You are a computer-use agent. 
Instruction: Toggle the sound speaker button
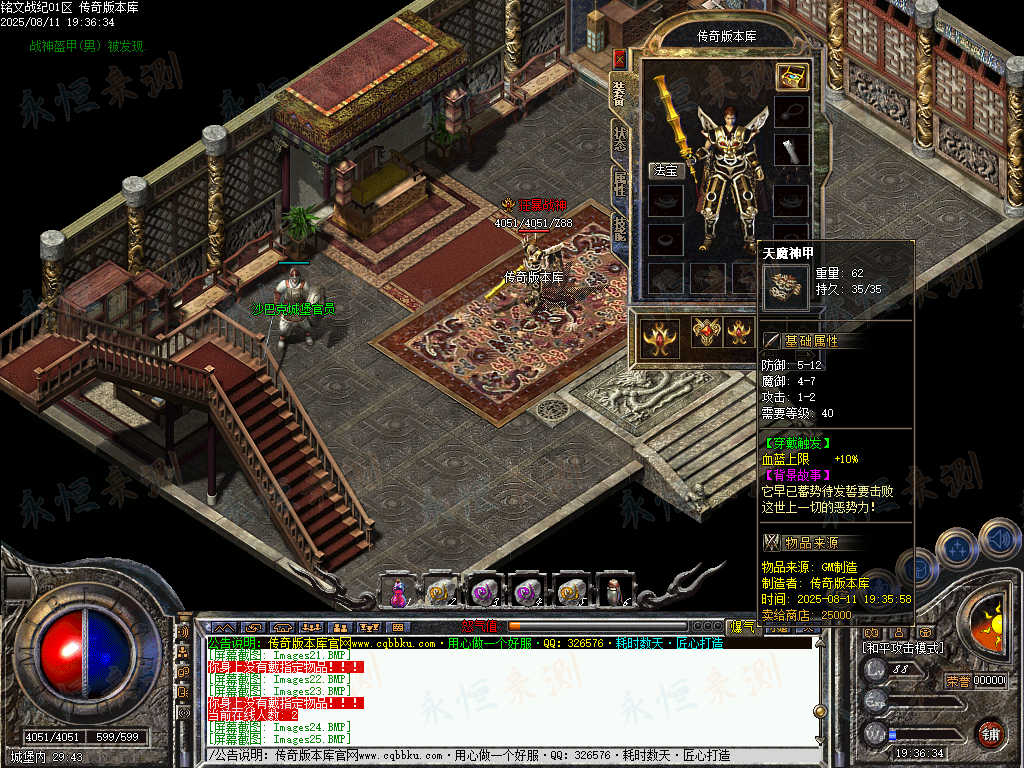point(998,540)
